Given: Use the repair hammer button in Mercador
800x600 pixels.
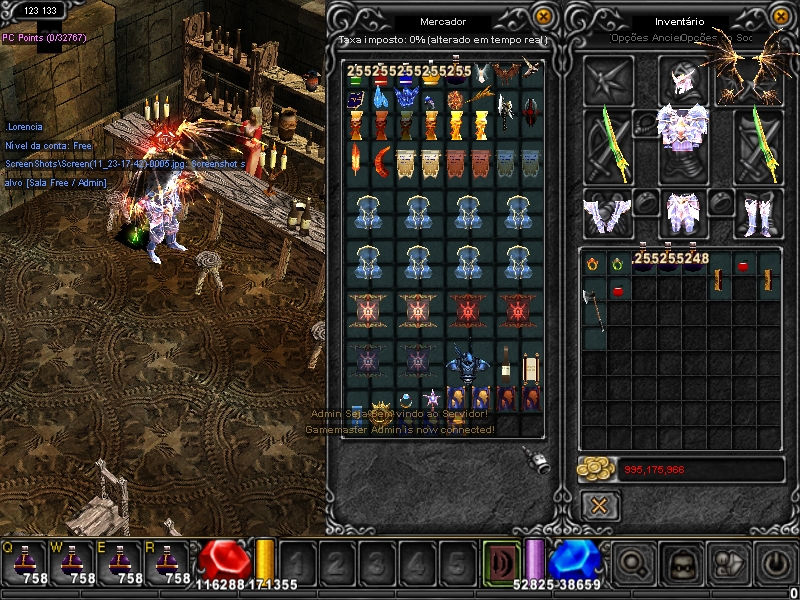Looking at the screenshot, I should 537,461.
